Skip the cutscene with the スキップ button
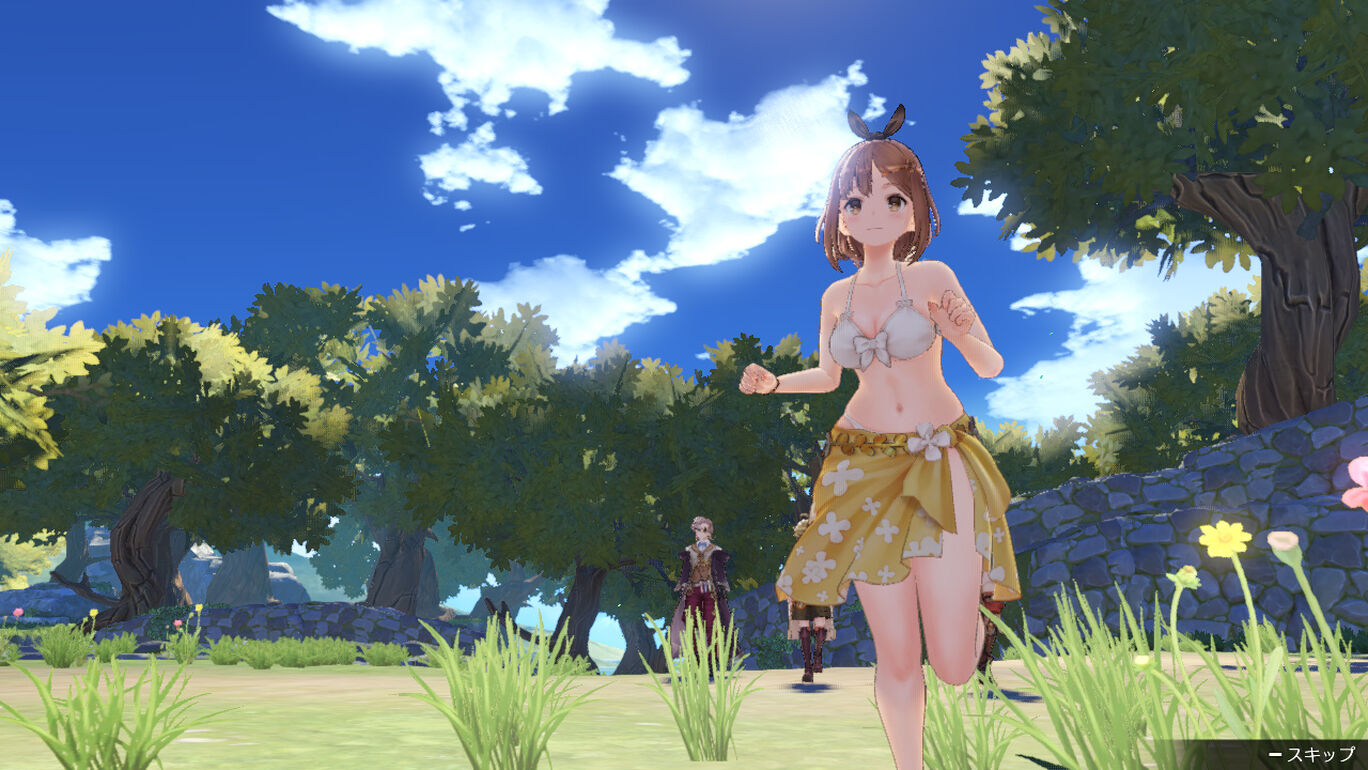Viewport: 1368px width, 770px height. point(1312,754)
